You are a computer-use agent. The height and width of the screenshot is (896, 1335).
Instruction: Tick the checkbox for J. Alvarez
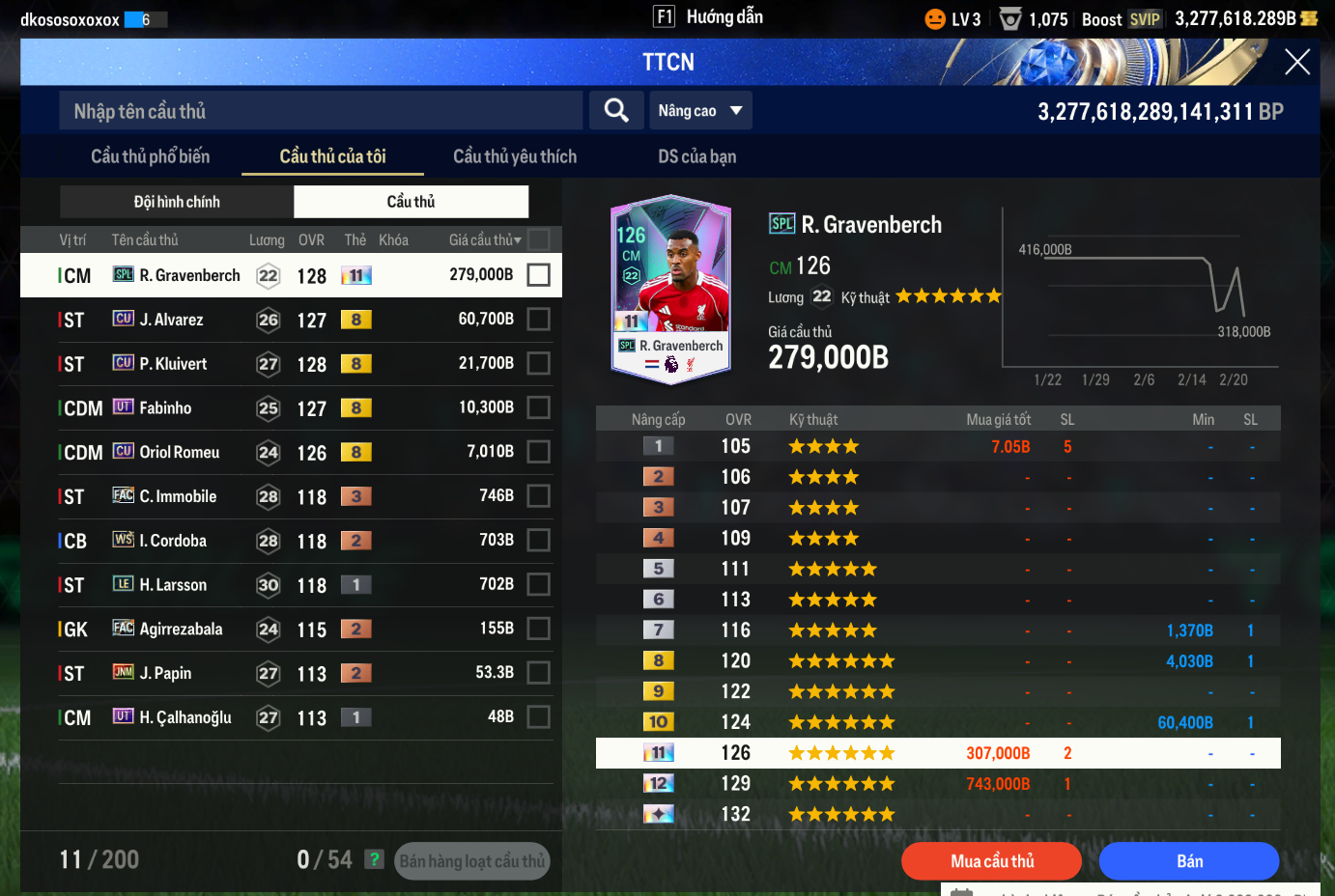coord(539,320)
